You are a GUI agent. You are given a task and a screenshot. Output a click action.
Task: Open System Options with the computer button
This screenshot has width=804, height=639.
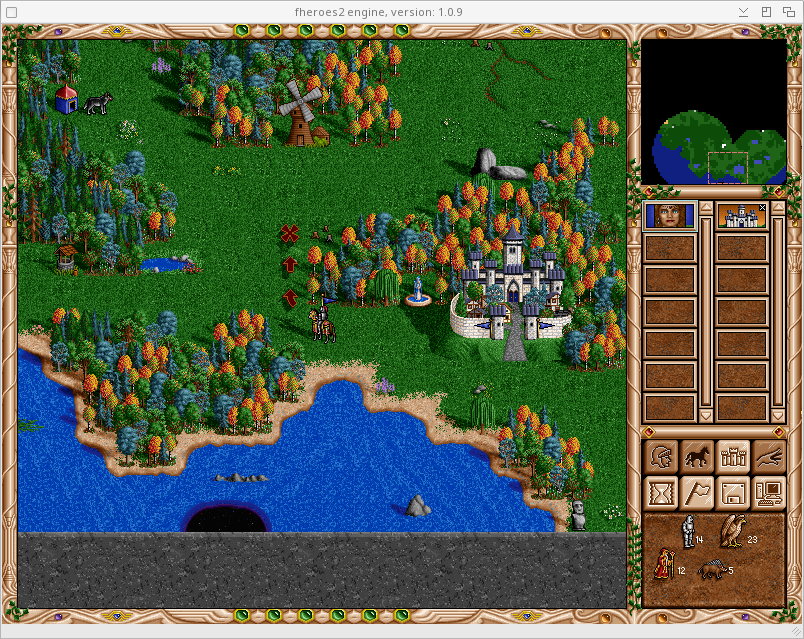click(768, 492)
